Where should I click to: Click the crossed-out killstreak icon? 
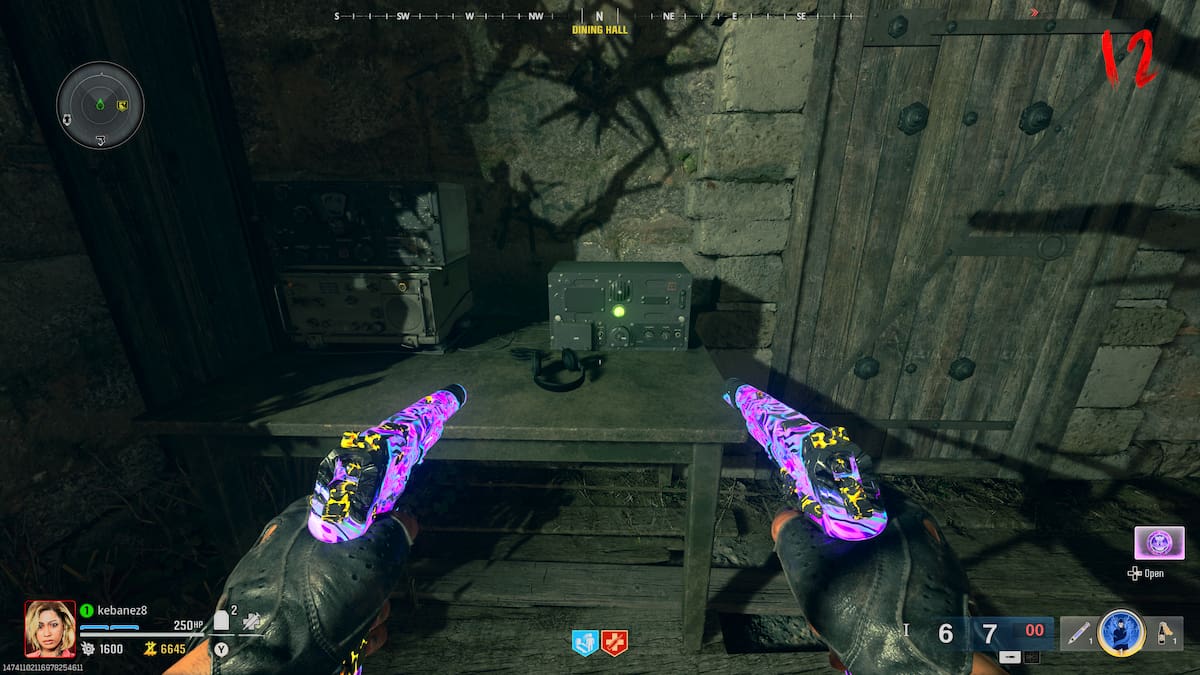[250, 622]
